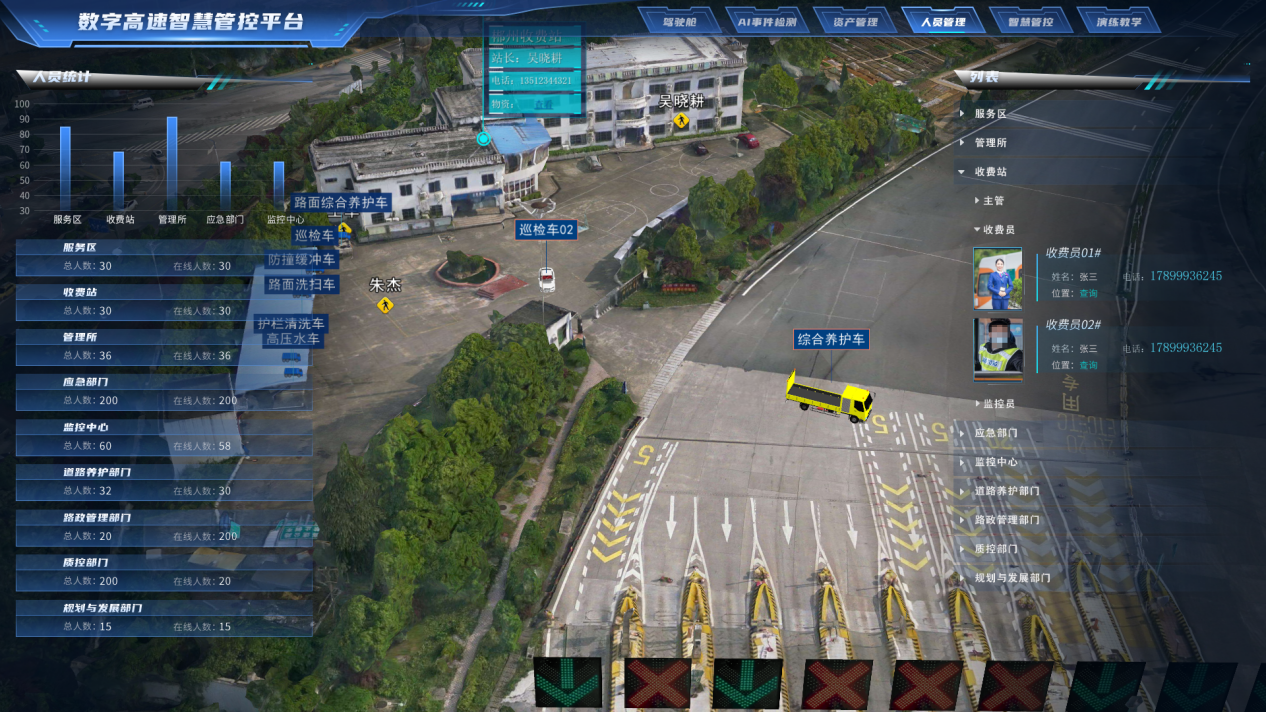The image size is (1266, 712).
Task: Collapse the 收费站 list entry
Action: coord(990,172)
